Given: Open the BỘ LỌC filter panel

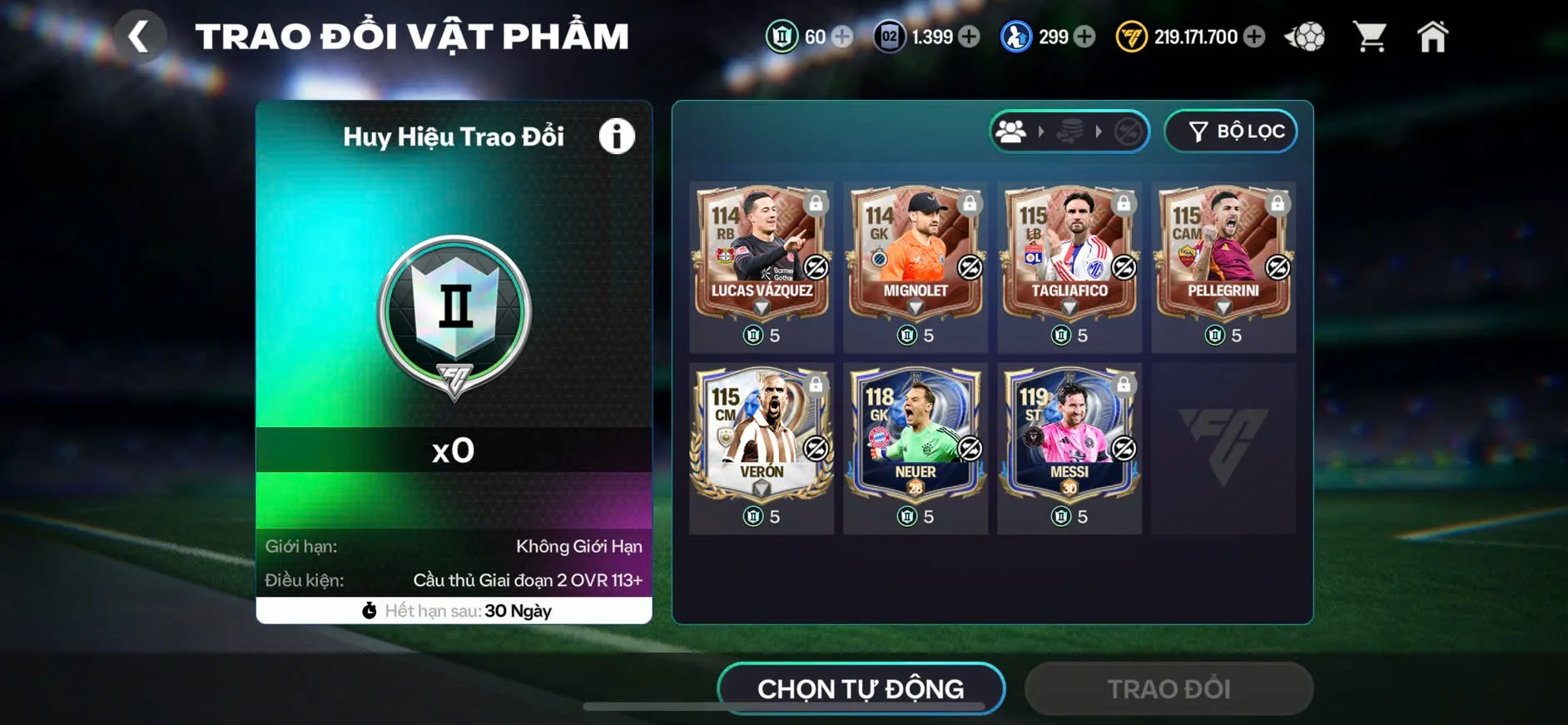Looking at the screenshot, I should click(1230, 131).
